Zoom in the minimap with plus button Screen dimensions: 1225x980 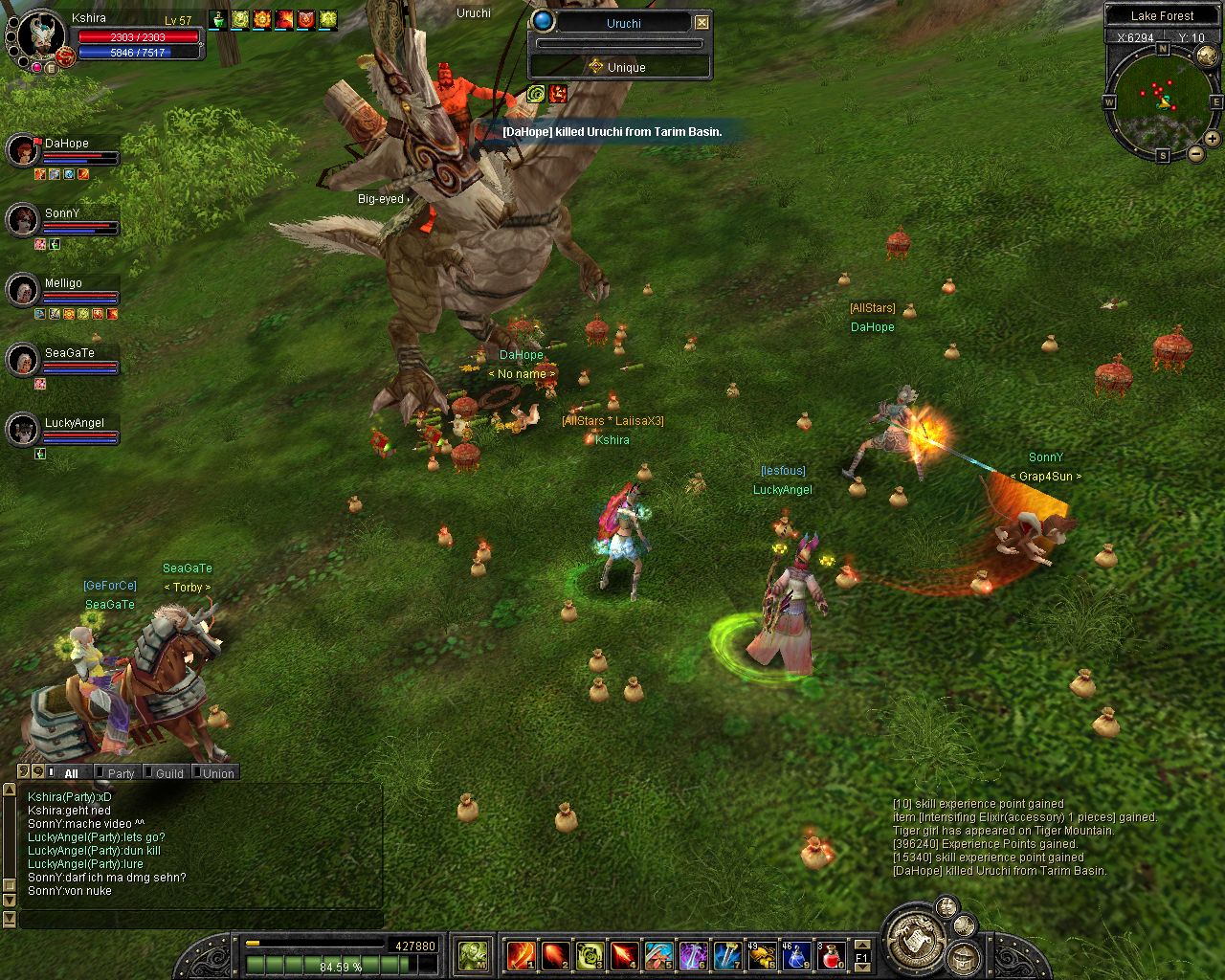tap(1212, 139)
